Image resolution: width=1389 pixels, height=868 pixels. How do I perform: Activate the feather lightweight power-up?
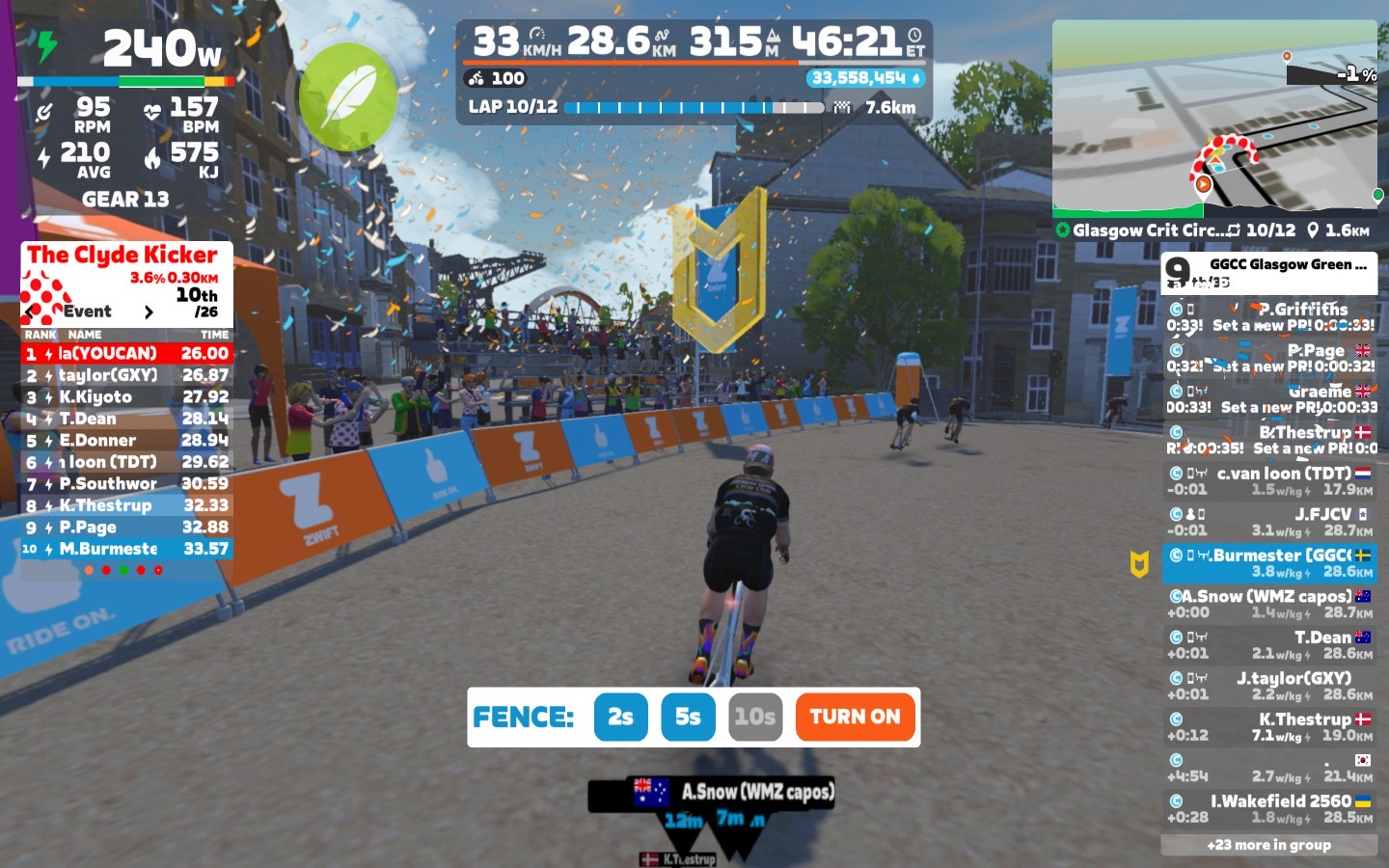347,96
